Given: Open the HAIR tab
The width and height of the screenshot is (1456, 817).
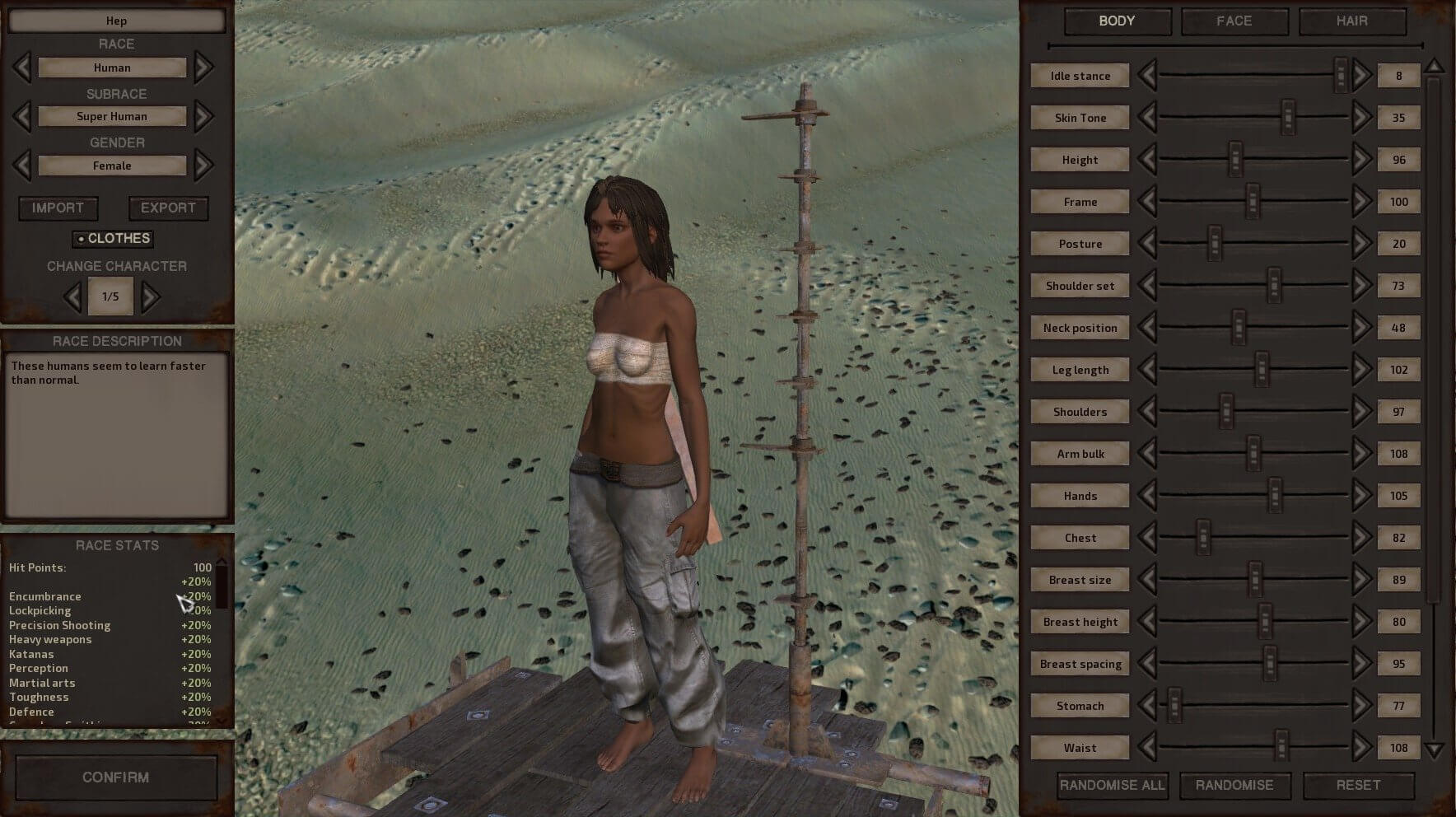Looking at the screenshot, I should [x=1351, y=21].
